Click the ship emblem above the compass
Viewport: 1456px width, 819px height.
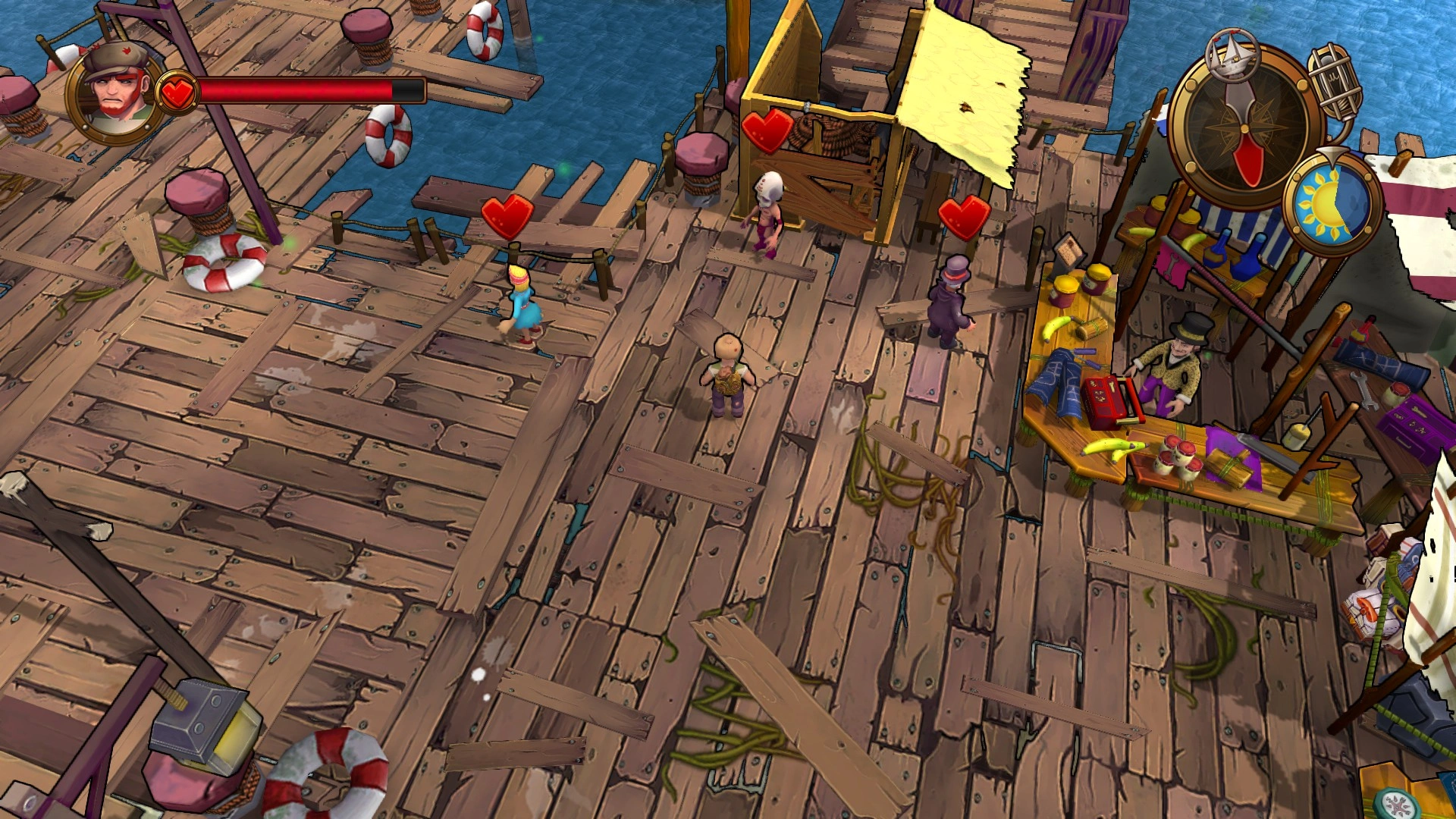(1232, 55)
